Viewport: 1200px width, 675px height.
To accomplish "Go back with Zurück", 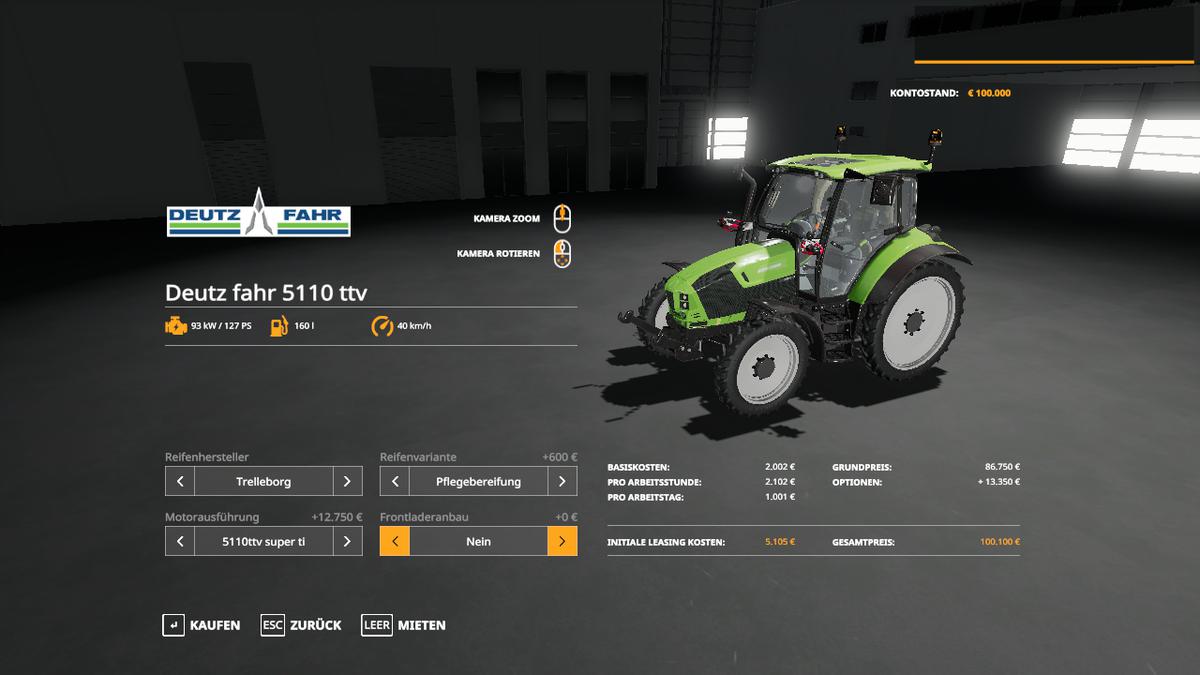I will coord(301,625).
